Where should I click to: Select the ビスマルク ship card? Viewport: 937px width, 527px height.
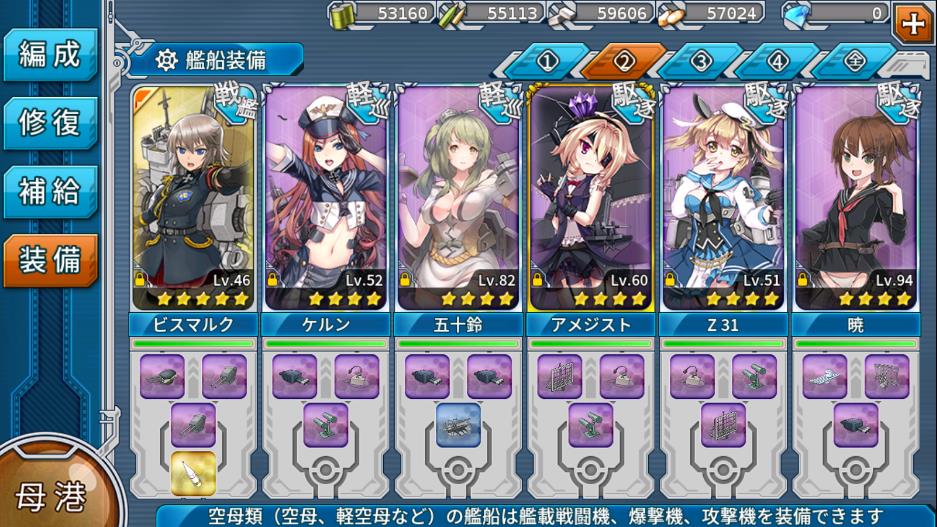(192, 198)
